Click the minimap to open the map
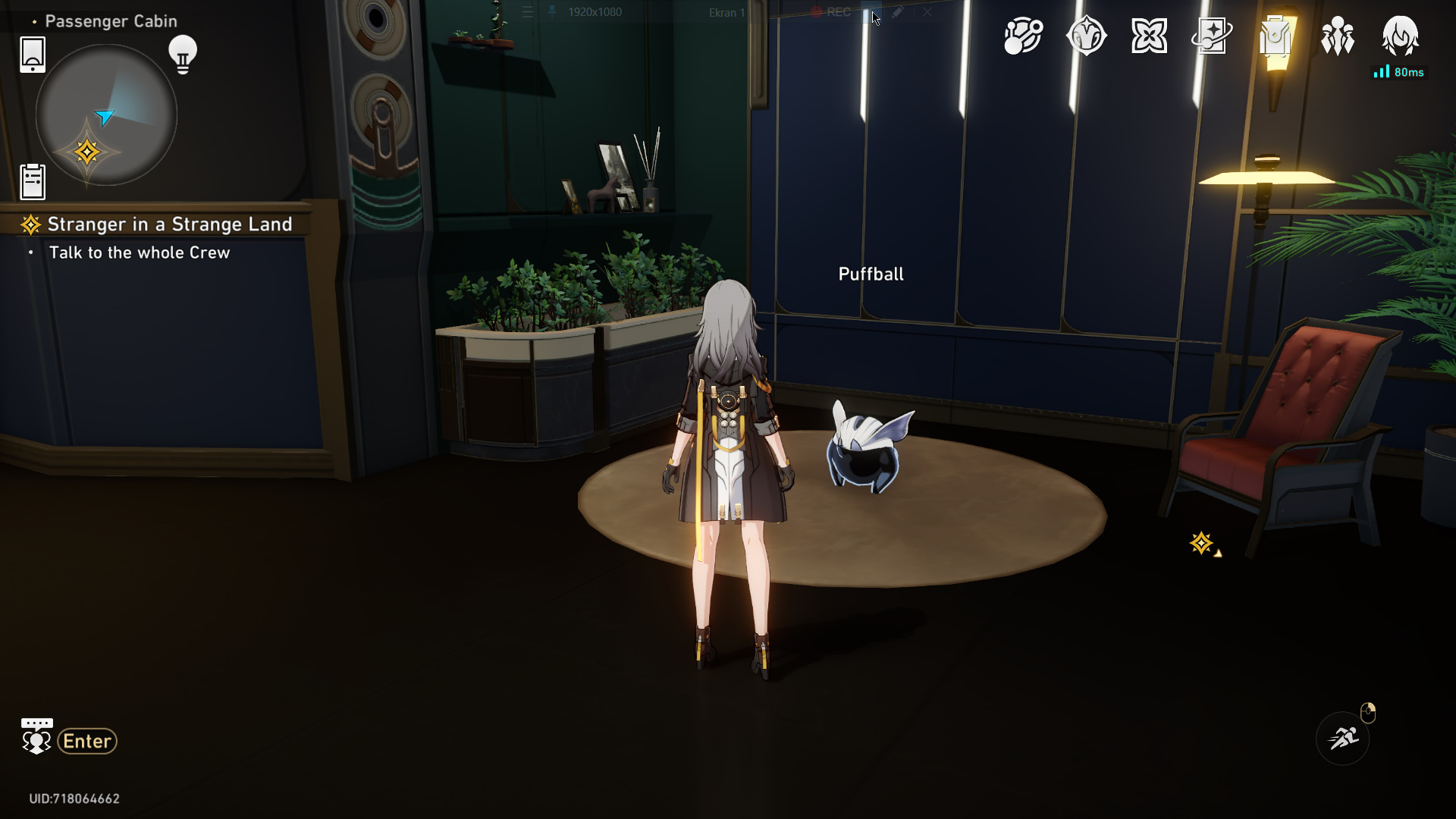 [106, 114]
